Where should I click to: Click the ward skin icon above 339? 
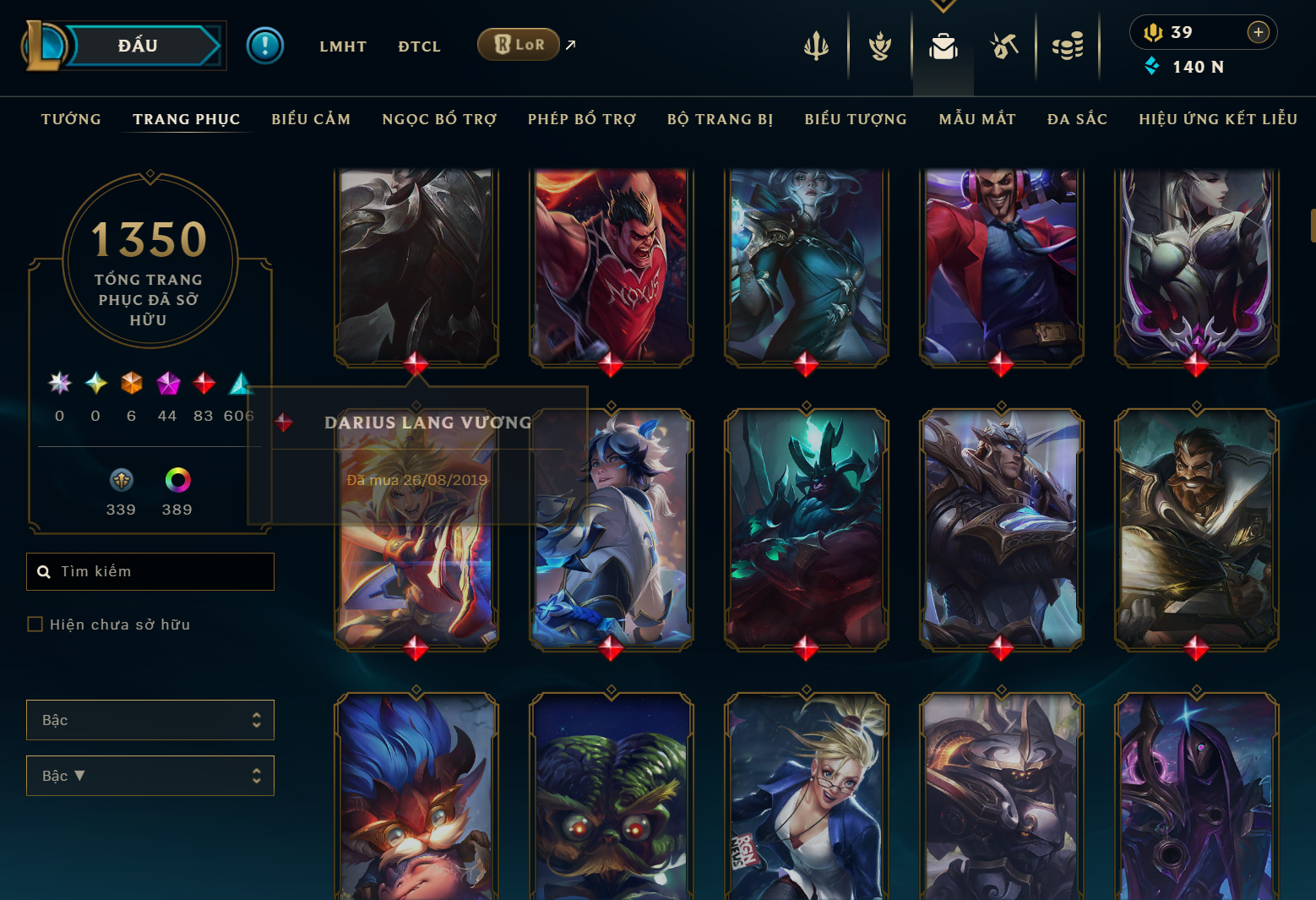click(x=121, y=480)
